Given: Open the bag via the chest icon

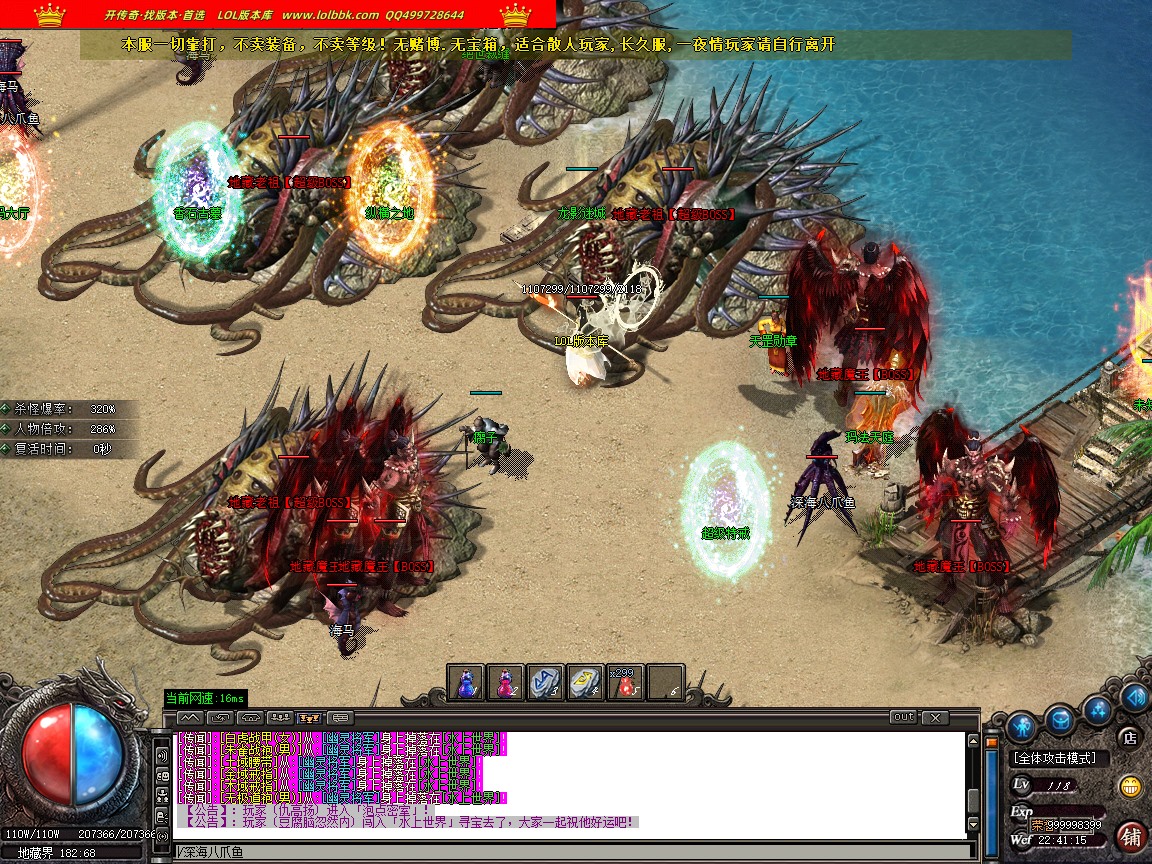Looking at the screenshot, I should coord(1060,717).
